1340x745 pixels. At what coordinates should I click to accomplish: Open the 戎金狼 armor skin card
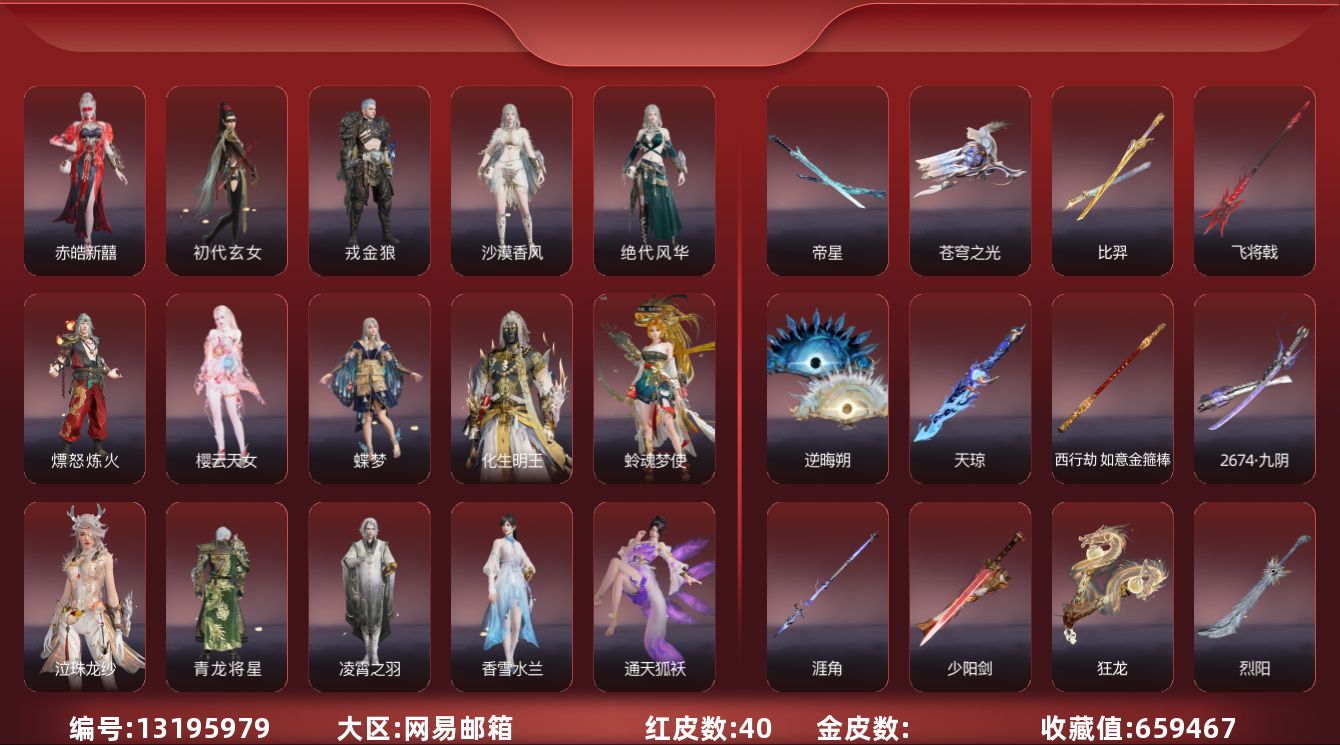tap(370, 180)
